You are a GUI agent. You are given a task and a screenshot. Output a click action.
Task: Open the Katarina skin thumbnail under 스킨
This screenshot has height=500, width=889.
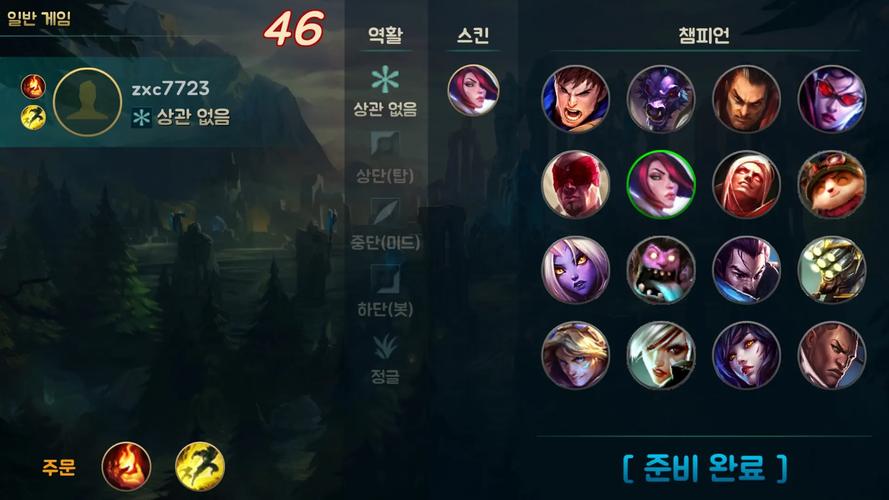(472, 90)
